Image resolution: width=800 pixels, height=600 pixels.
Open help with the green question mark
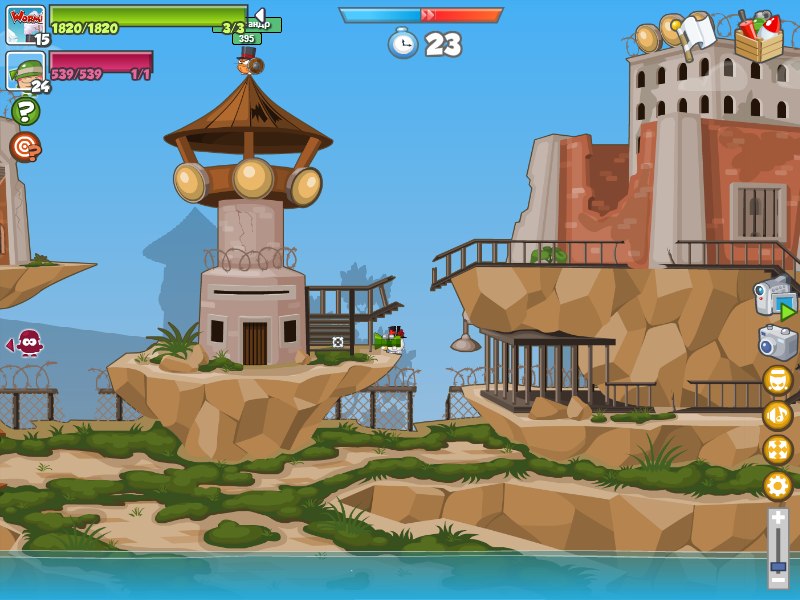click(25, 110)
